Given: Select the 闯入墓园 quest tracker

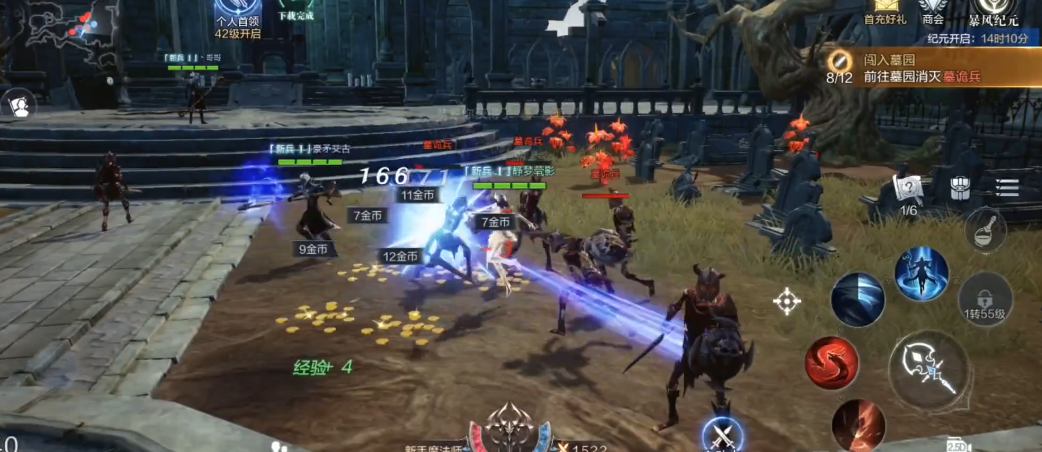Looking at the screenshot, I should [x=932, y=67].
